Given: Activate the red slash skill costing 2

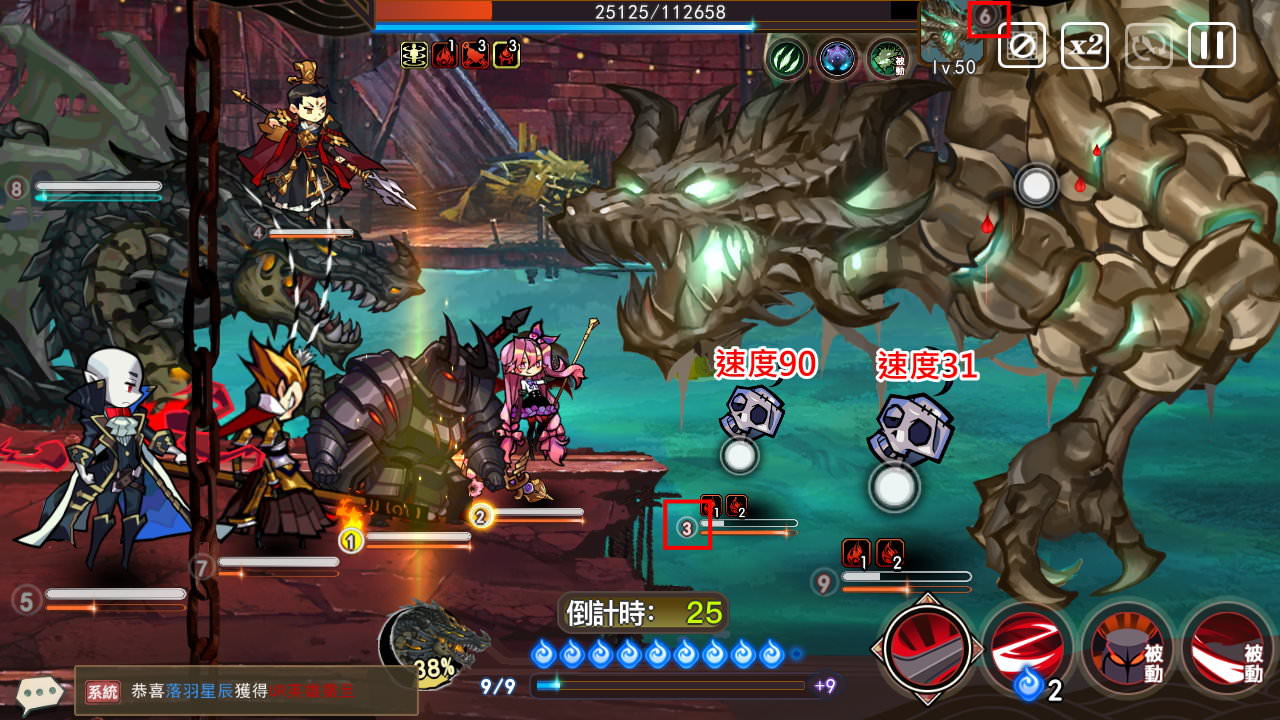Looking at the screenshot, I should [1027, 648].
